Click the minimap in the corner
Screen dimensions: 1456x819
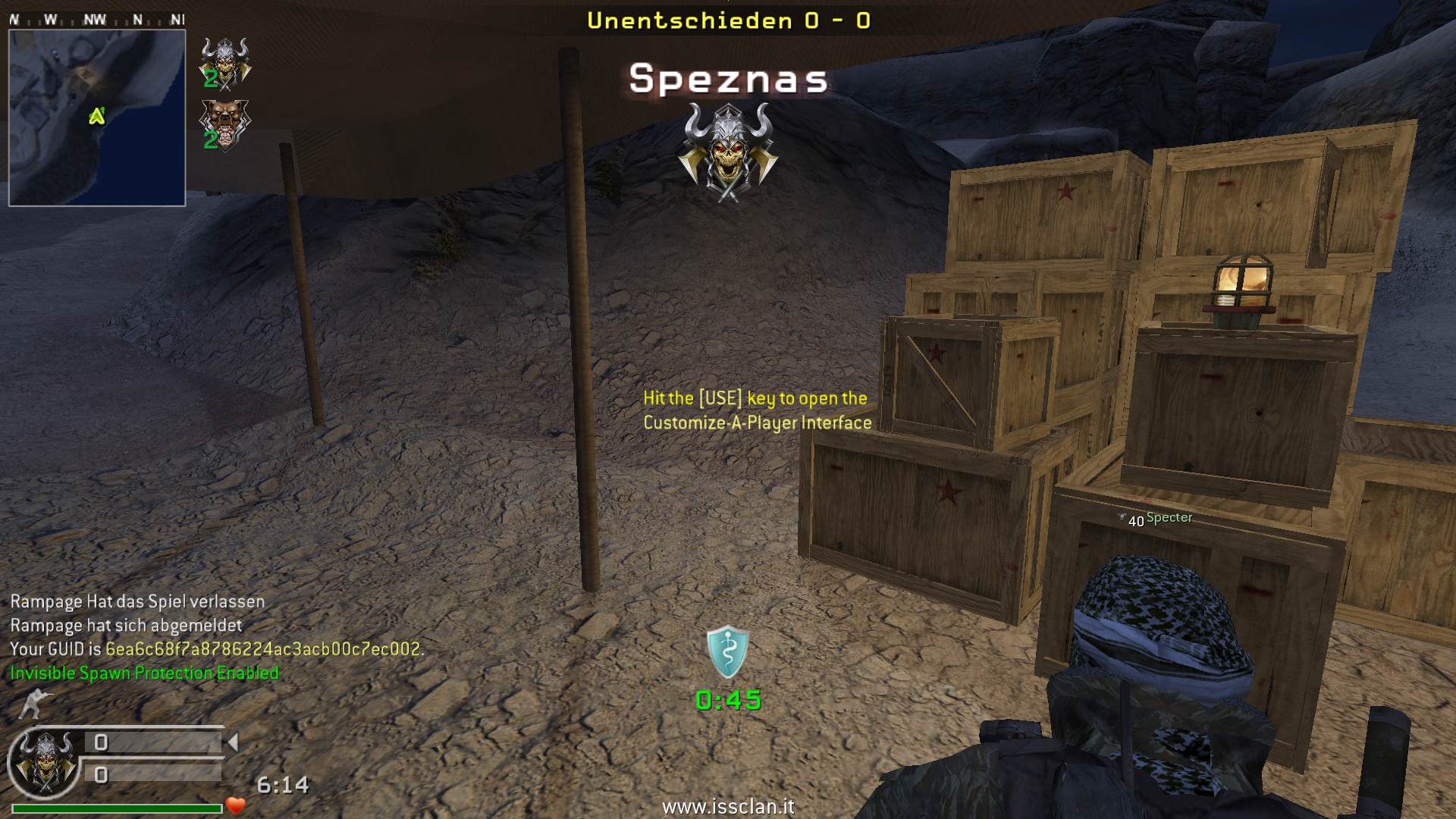point(97,118)
